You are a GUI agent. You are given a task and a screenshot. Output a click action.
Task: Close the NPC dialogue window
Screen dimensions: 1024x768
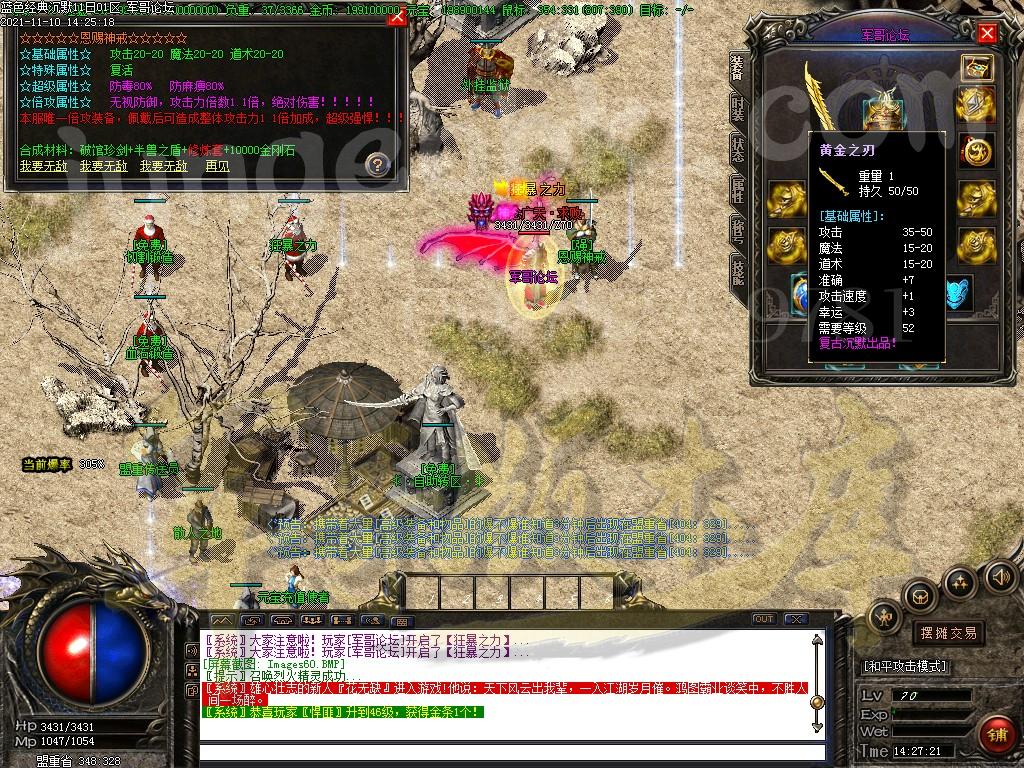397,18
